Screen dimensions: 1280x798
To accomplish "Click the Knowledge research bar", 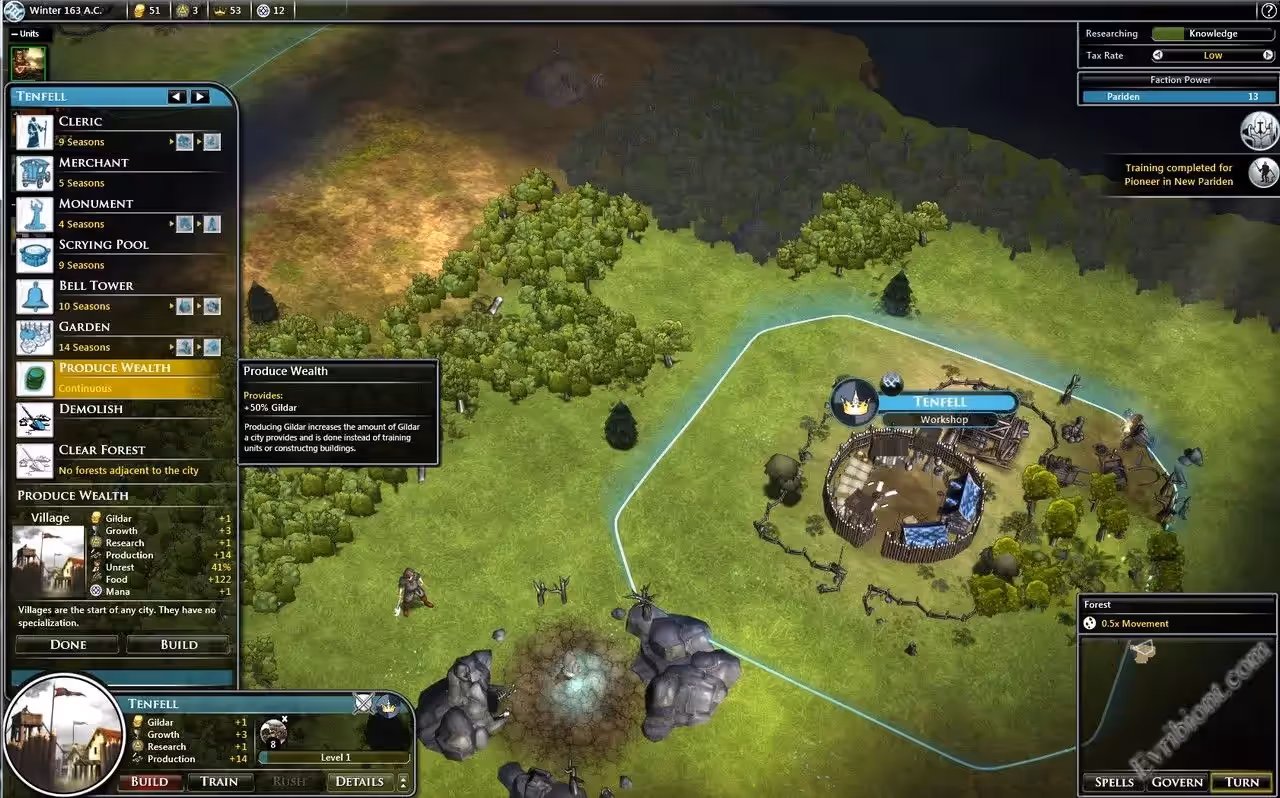I will (1213, 34).
